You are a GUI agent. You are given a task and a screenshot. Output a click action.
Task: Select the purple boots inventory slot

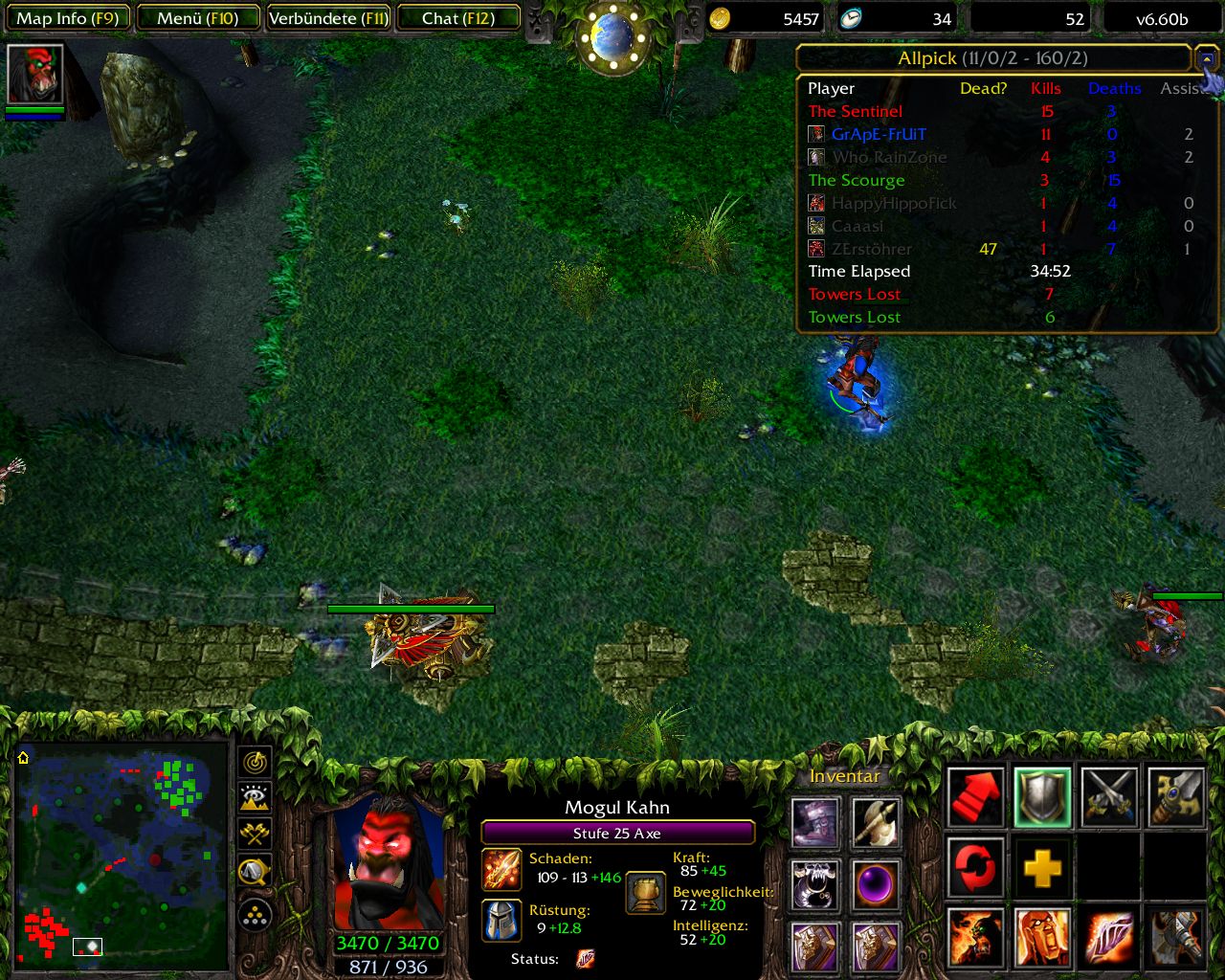[x=815, y=823]
